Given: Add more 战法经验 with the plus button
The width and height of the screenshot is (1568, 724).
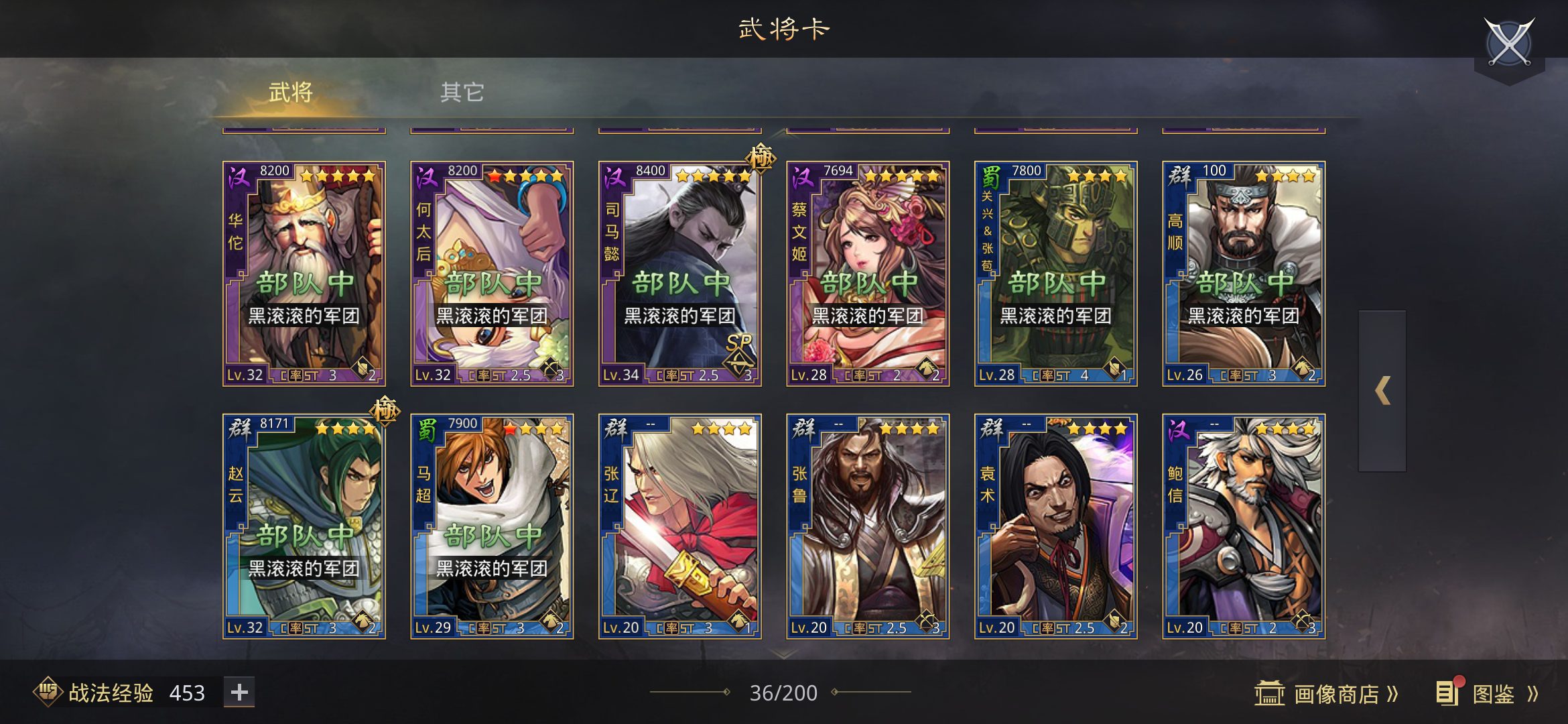Looking at the screenshot, I should click(x=239, y=692).
